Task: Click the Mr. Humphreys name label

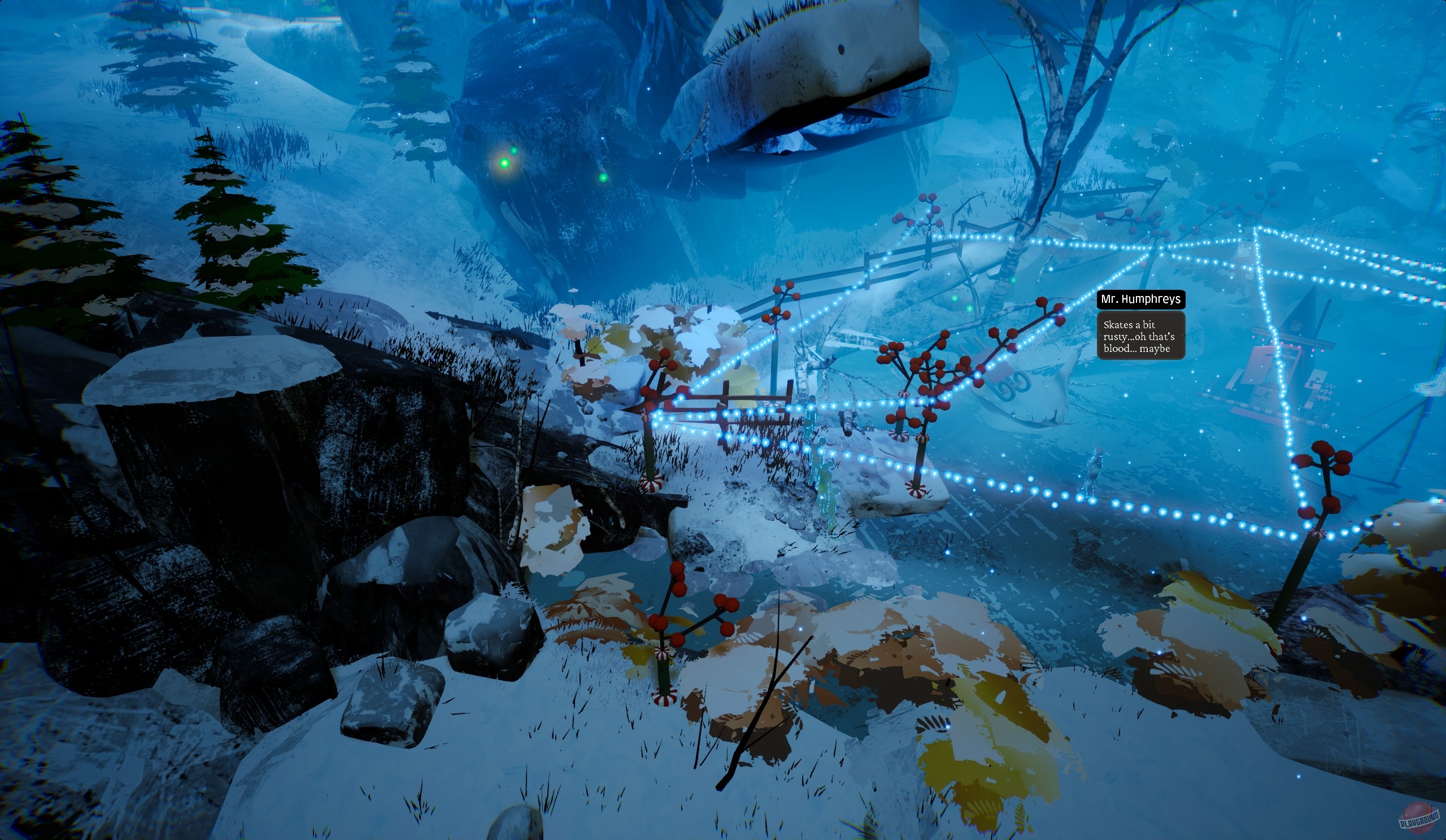Action: (1141, 299)
